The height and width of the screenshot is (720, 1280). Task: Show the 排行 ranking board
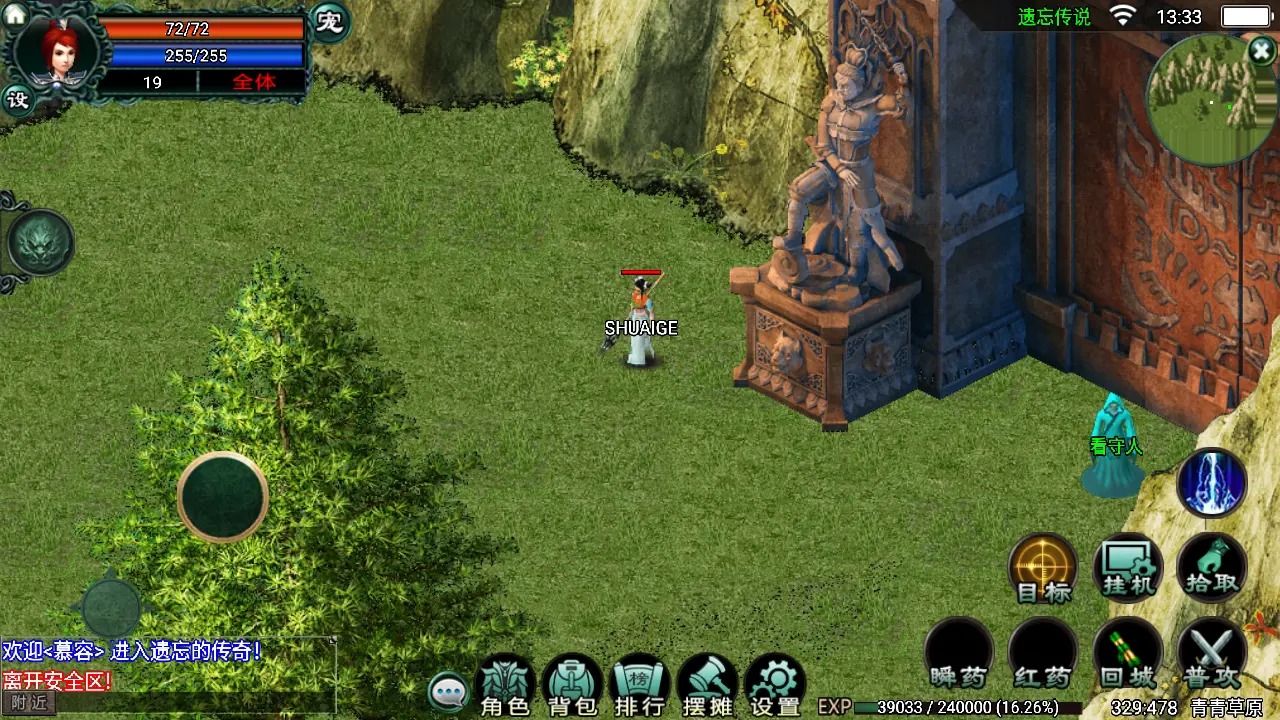[640, 688]
